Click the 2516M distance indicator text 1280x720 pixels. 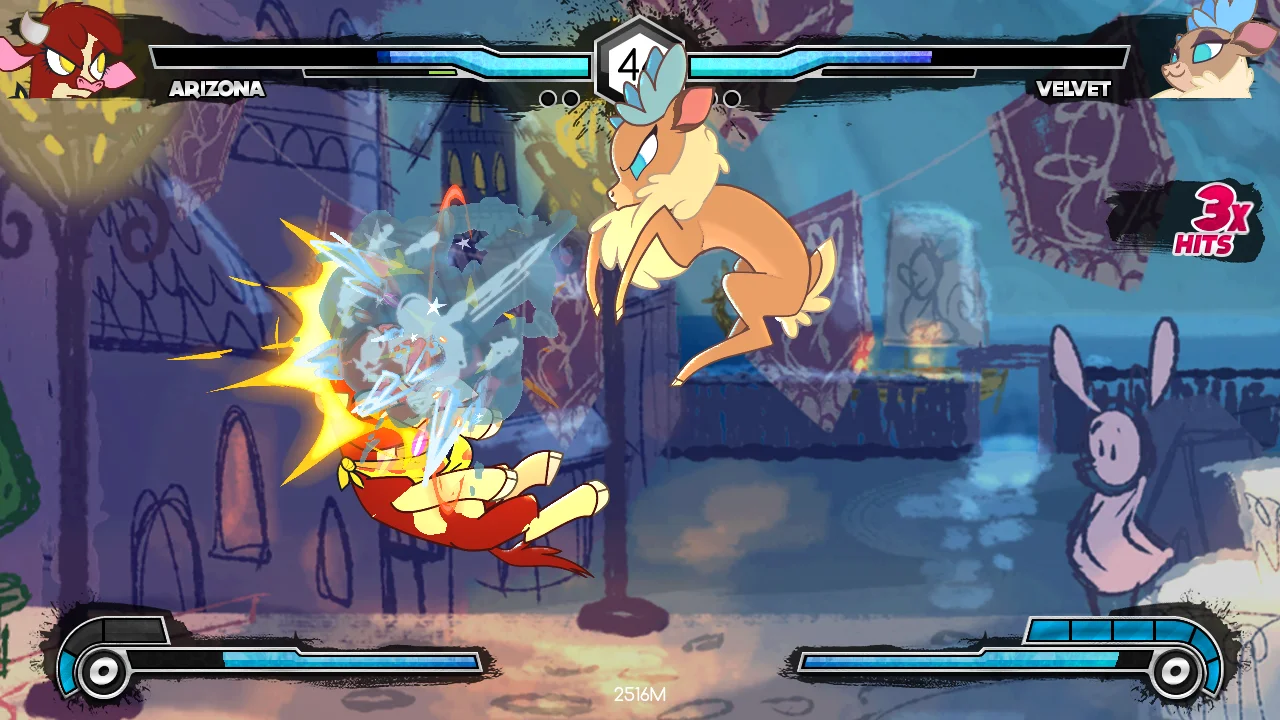[640, 692]
